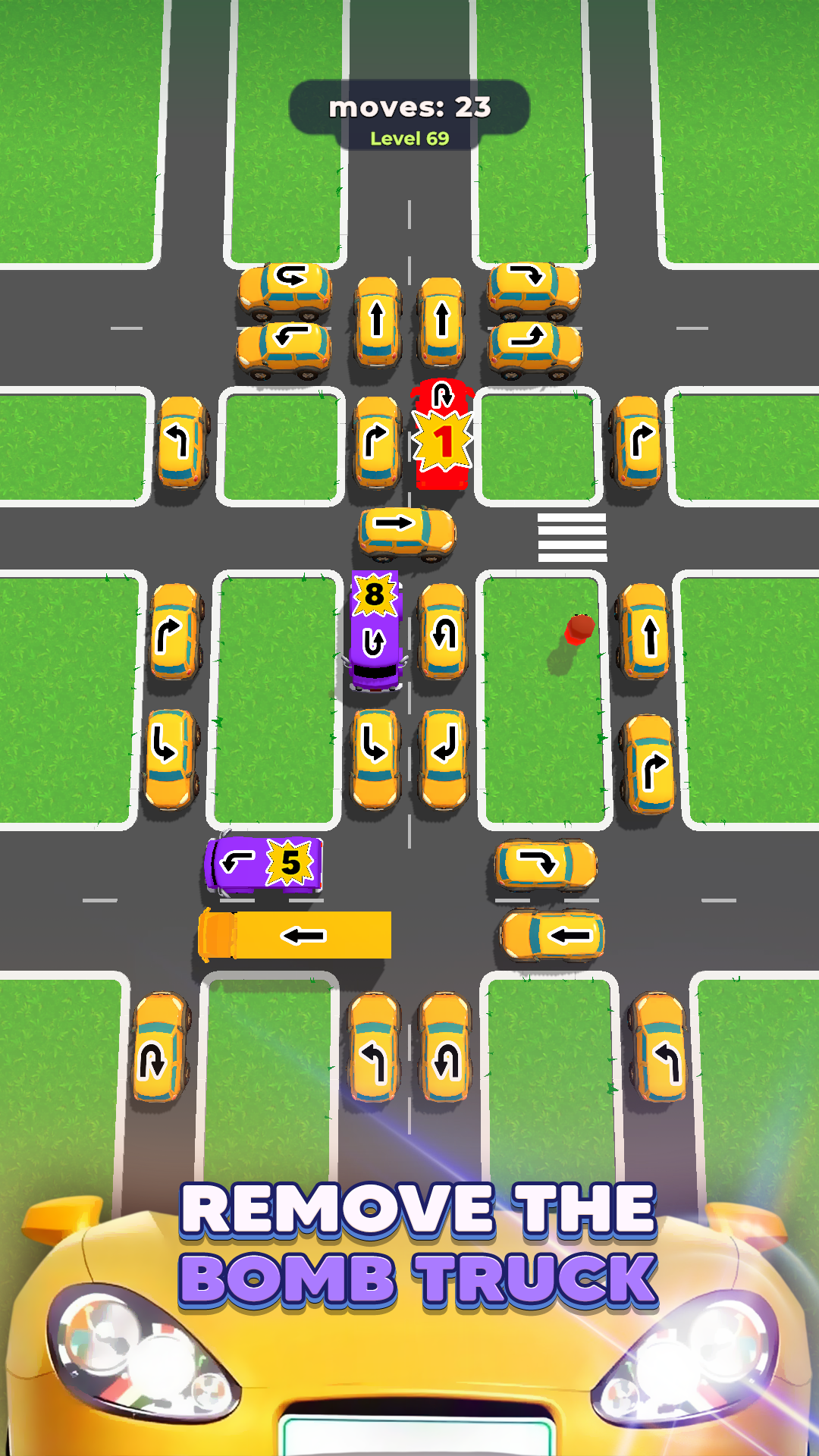Tap the red bomb car numbered 1
The height and width of the screenshot is (1456, 819).
[x=442, y=435]
